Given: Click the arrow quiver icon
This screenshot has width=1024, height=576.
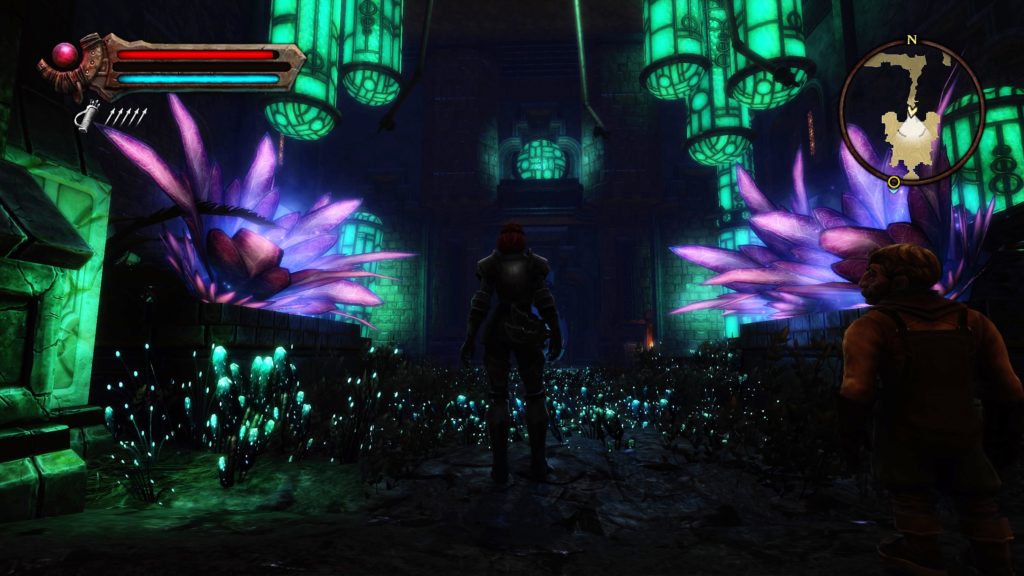Looking at the screenshot, I should (x=87, y=118).
